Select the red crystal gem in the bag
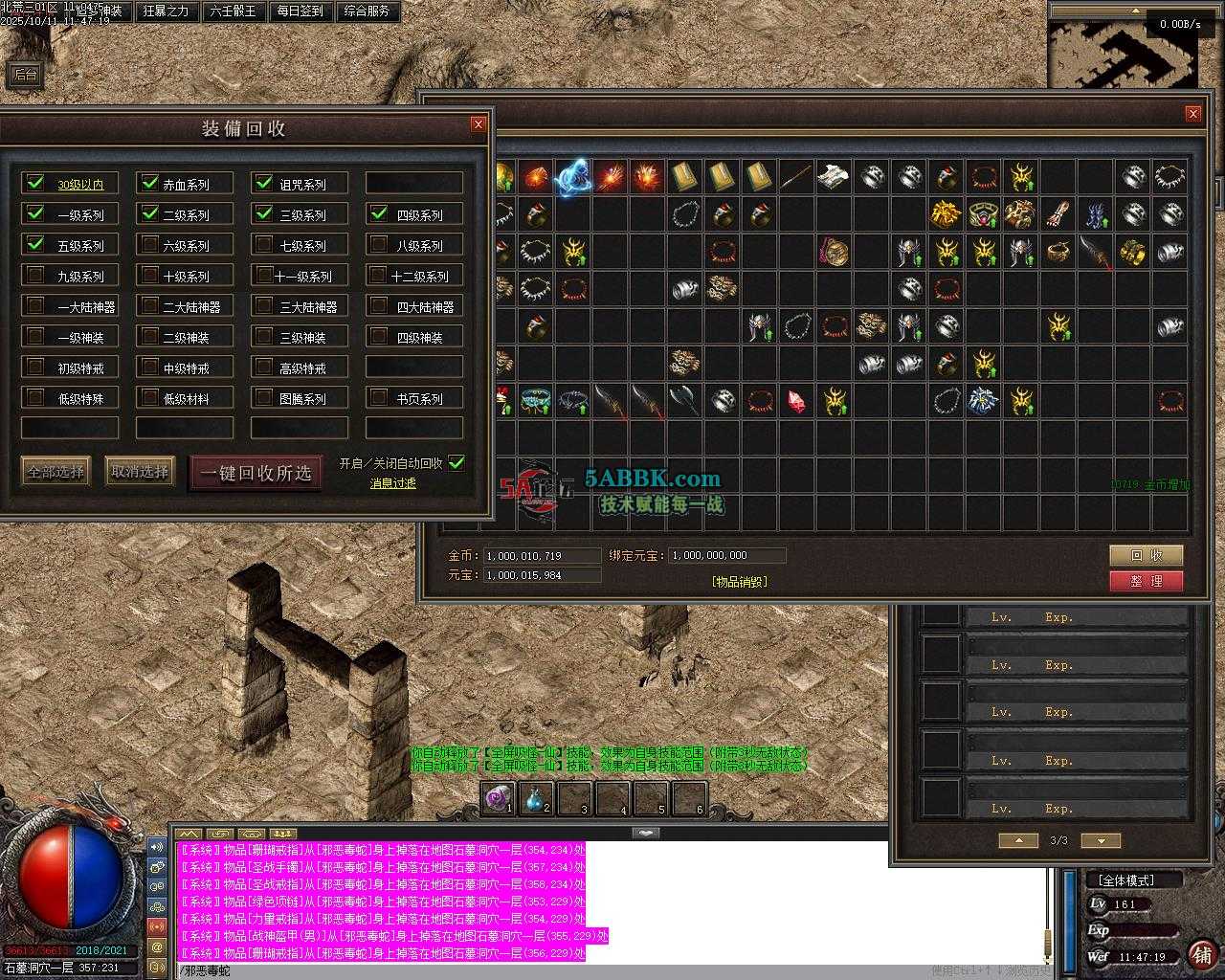The height and width of the screenshot is (980, 1225). pyautogui.click(x=796, y=401)
